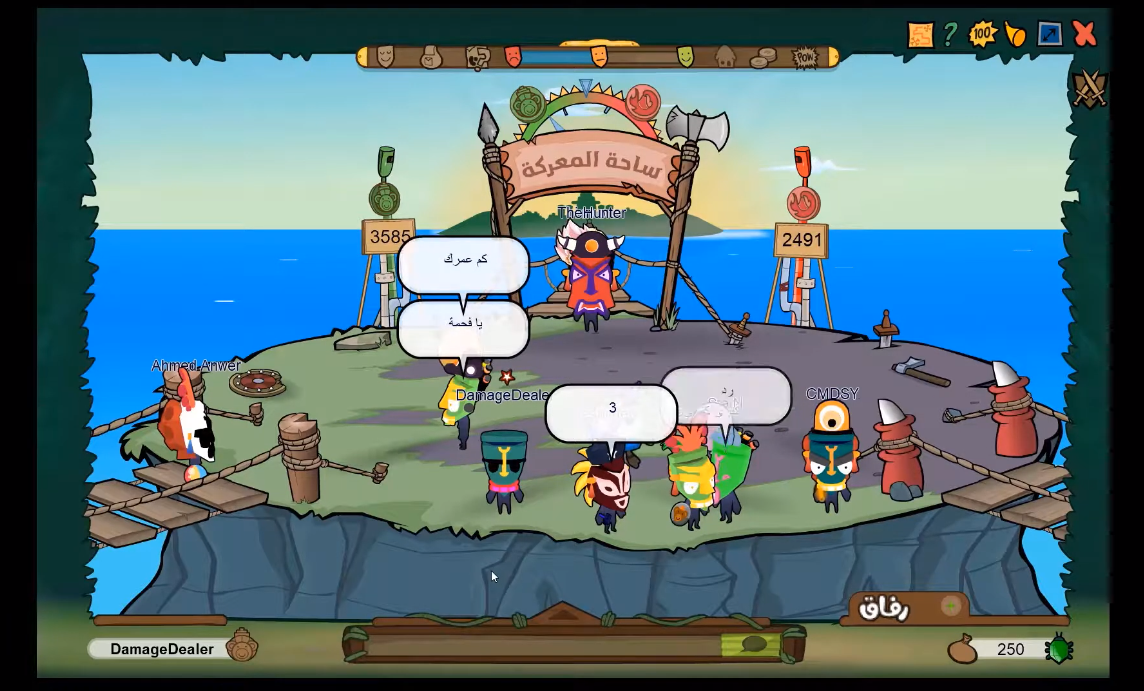Click the plus button on friends tab
Image resolution: width=1144 pixels, height=691 pixels.
tap(951, 606)
